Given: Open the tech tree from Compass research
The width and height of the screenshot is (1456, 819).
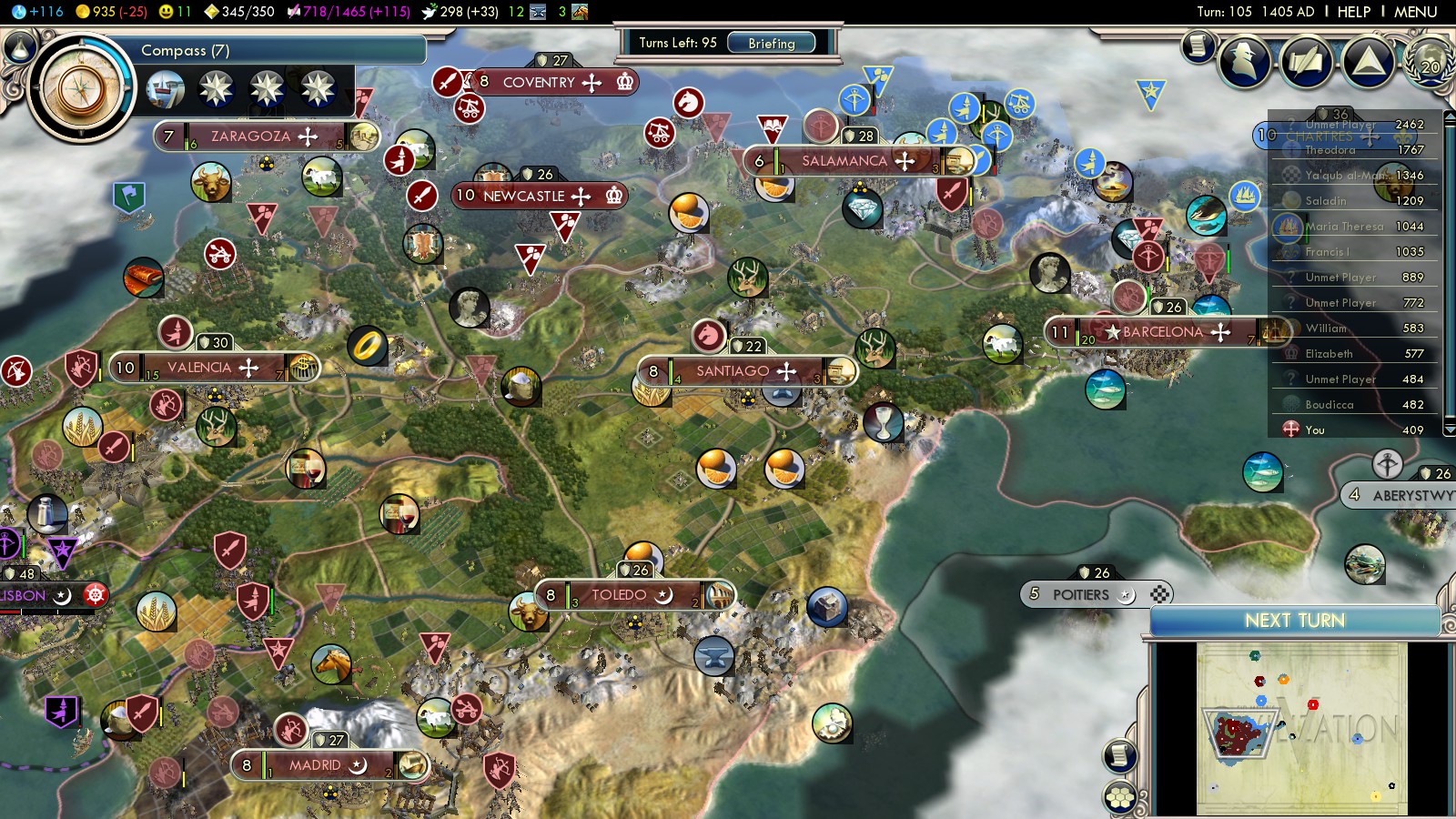Looking at the screenshot, I should tap(83, 88).
